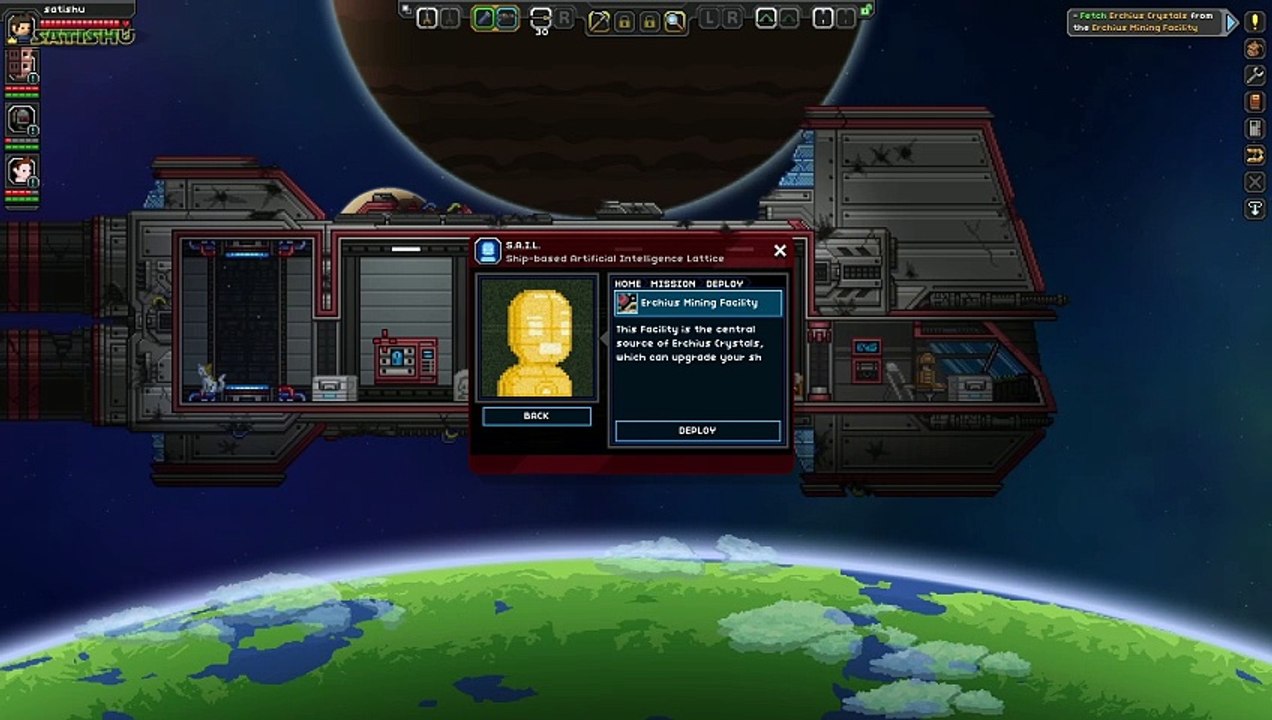Open the quest log exclamation icon
Image resolution: width=1272 pixels, height=720 pixels.
point(1254,22)
